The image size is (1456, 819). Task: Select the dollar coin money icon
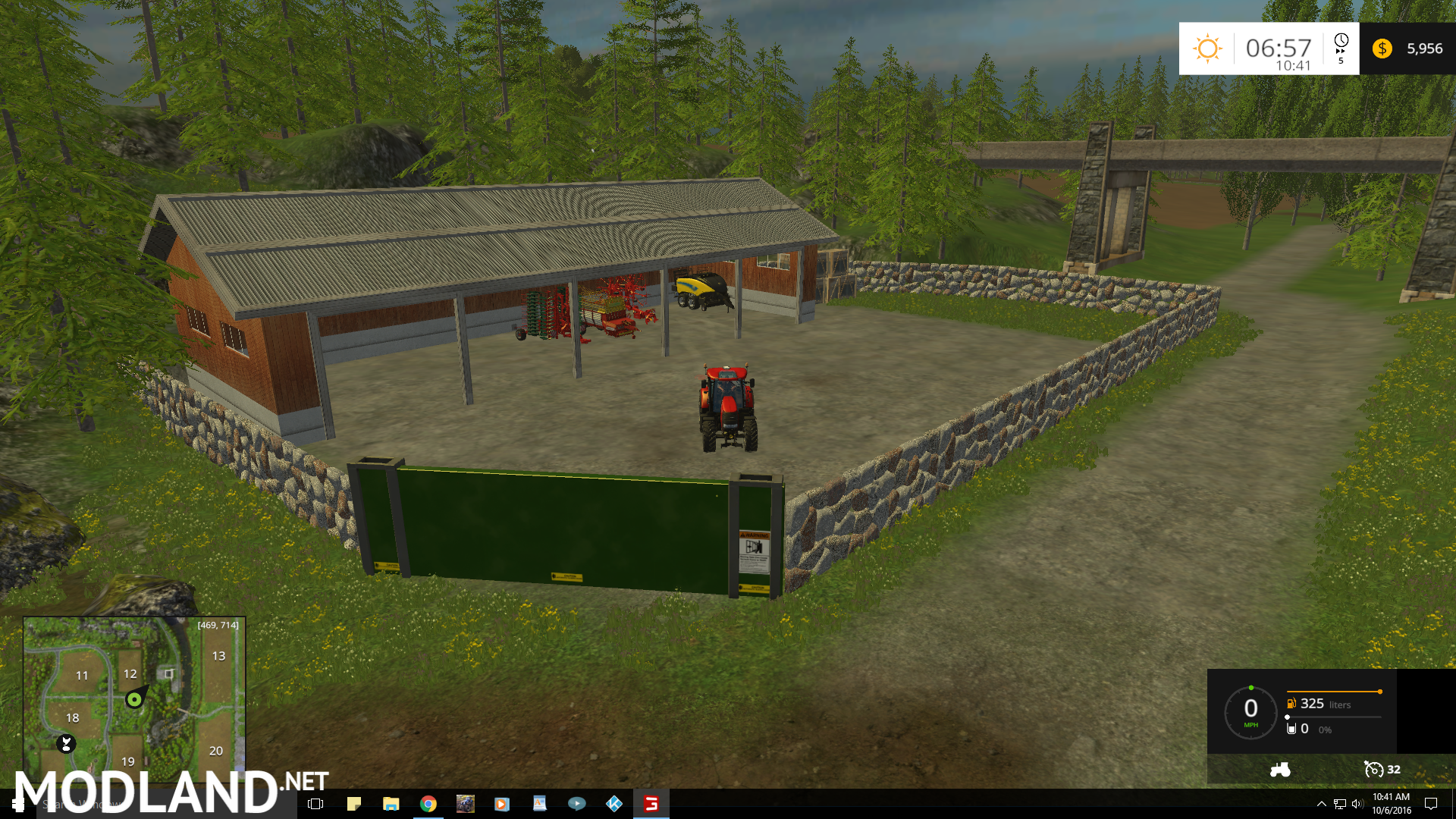pyautogui.click(x=1382, y=49)
